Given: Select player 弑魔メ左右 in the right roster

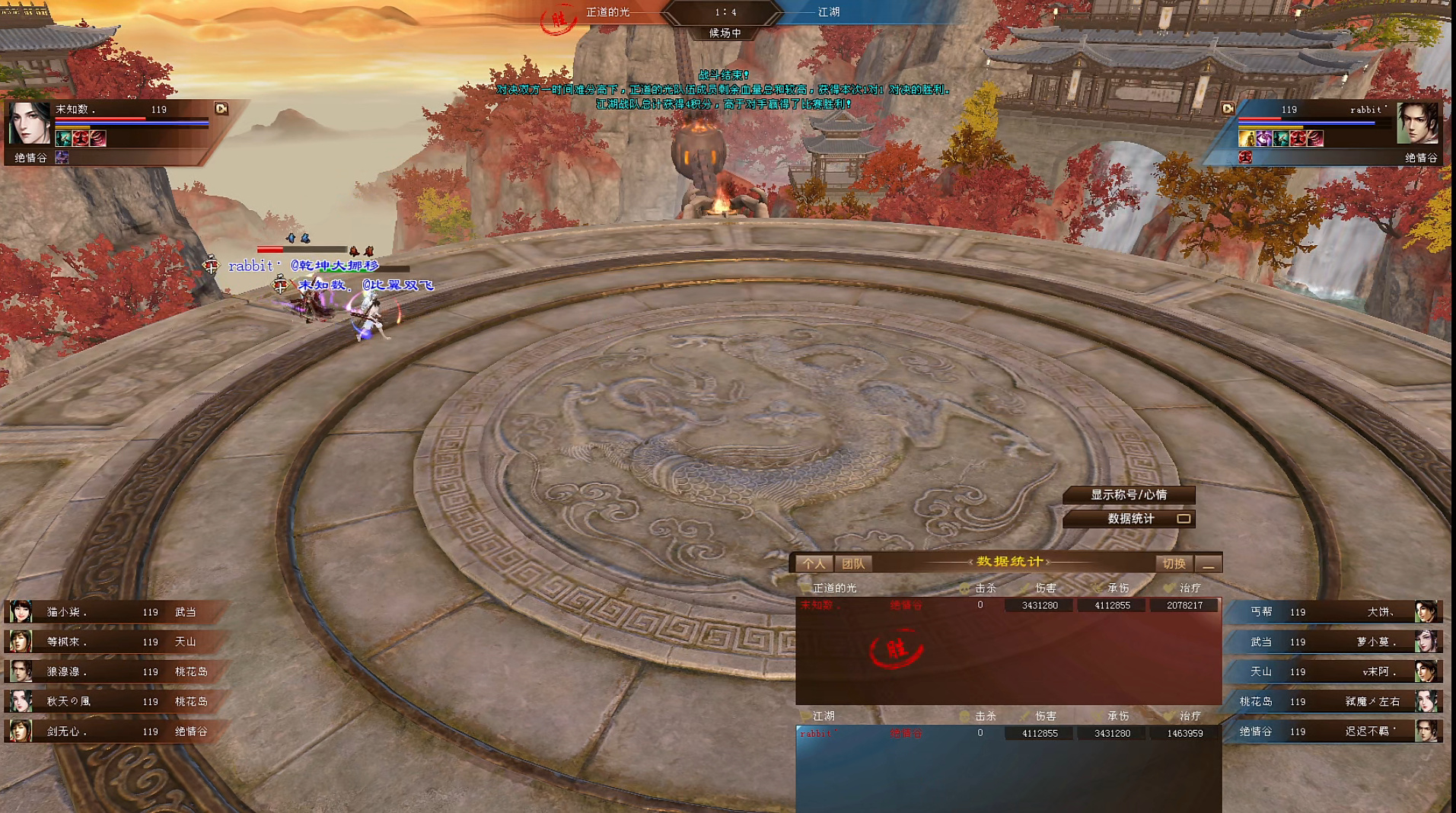Looking at the screenshot, I should [1340, 701].
